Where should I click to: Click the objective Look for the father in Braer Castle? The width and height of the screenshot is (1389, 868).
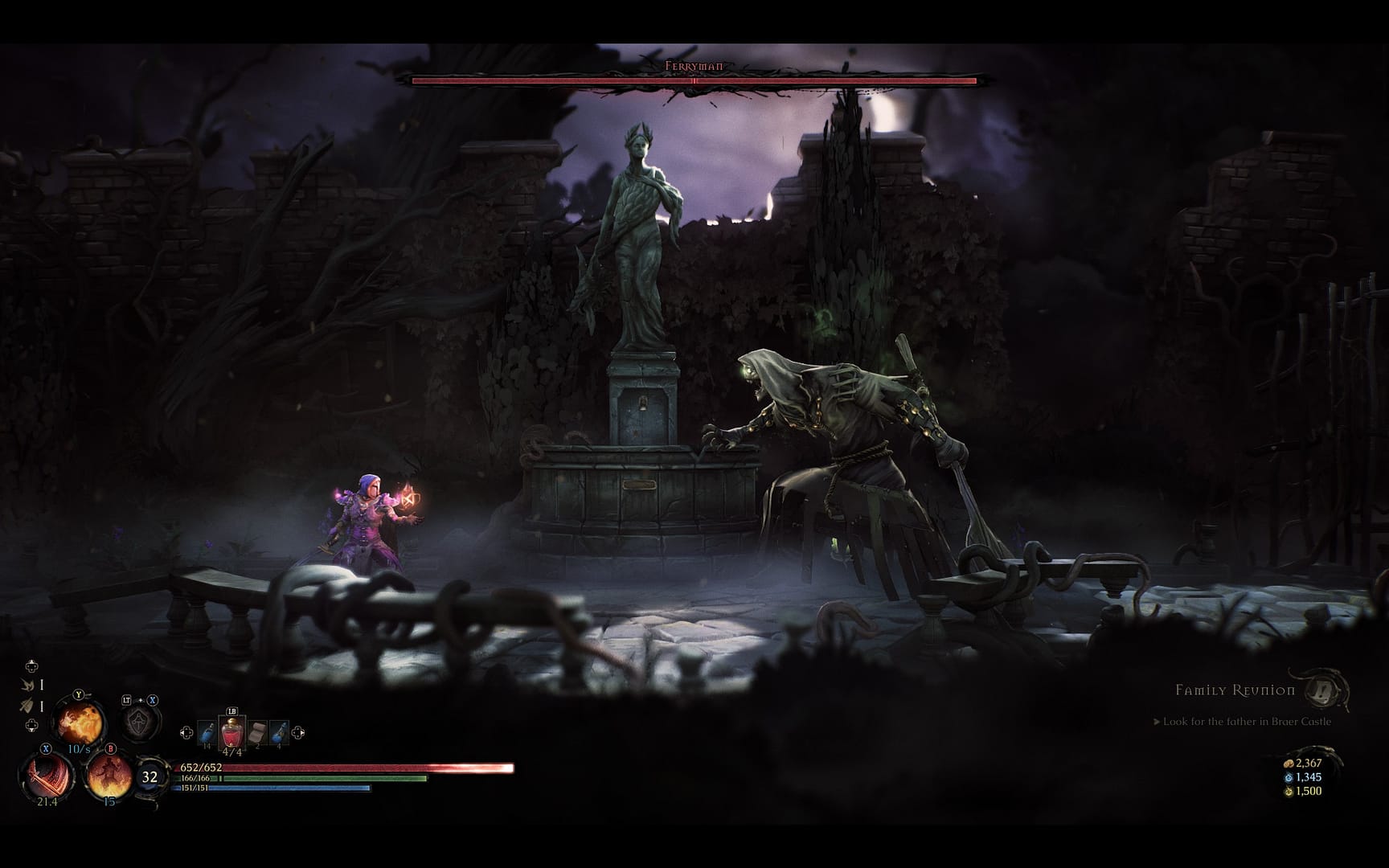tap(1247, 722)
